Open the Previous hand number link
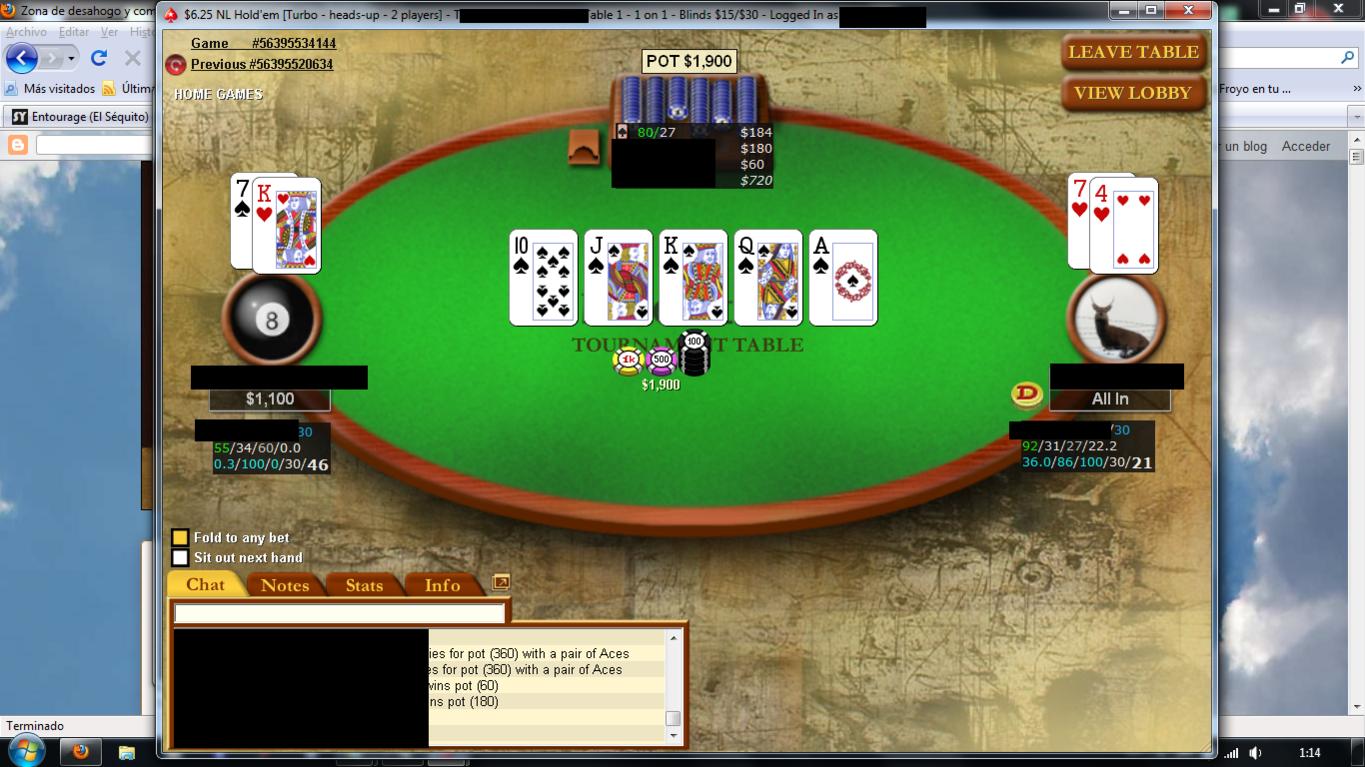 pyautogui.click(x=261, y=64)
